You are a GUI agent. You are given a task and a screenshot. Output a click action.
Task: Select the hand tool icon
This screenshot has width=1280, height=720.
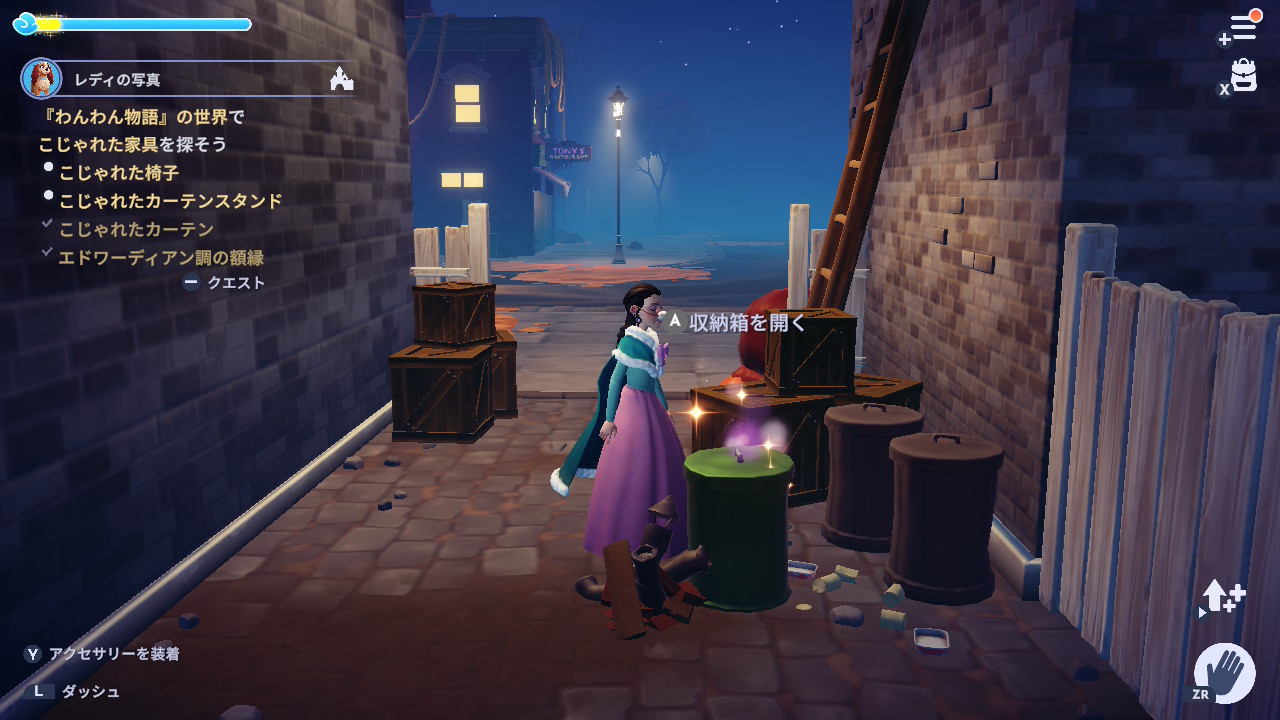(1225, 672)
